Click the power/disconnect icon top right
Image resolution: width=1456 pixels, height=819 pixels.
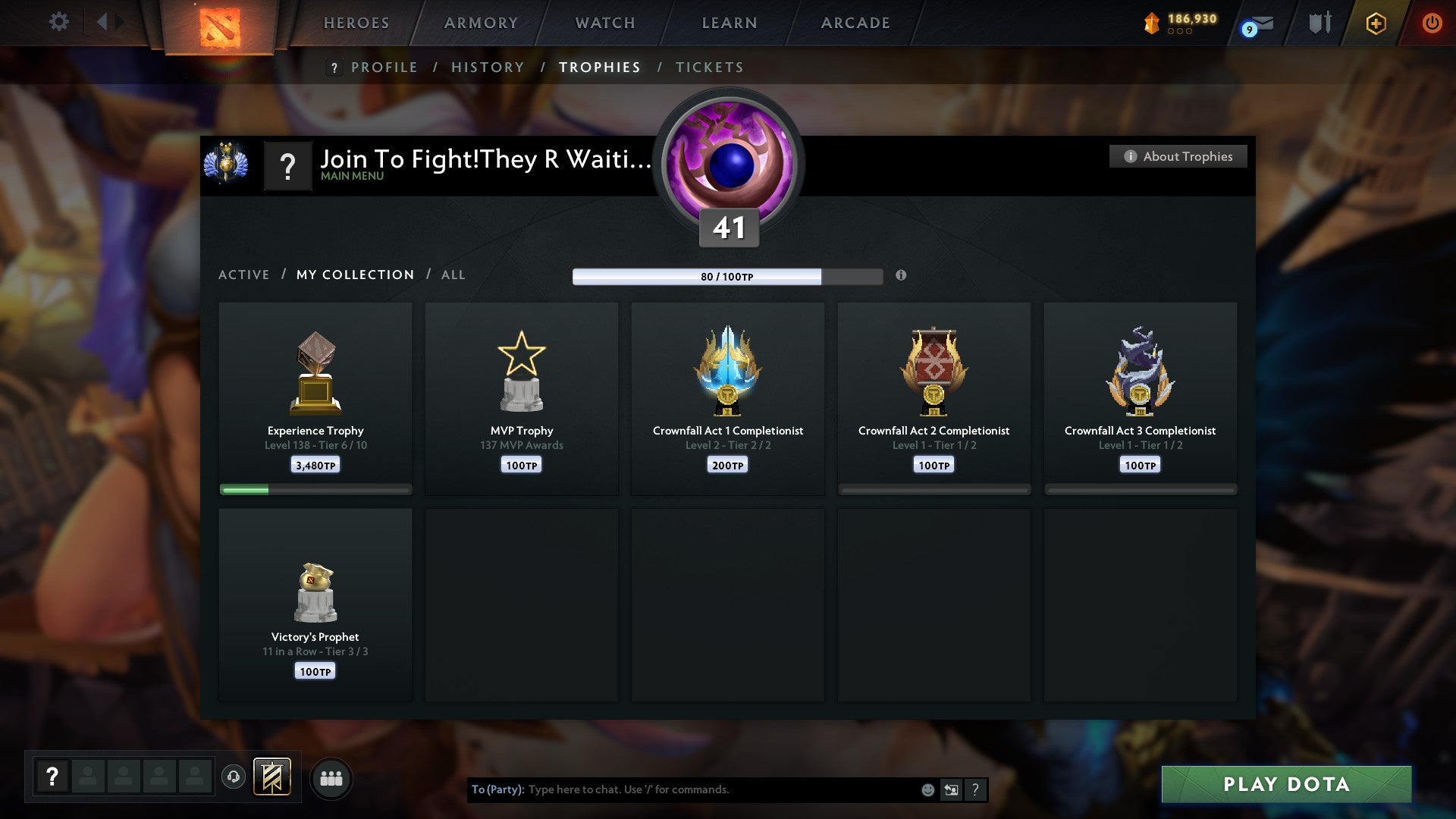[1432, 23]
